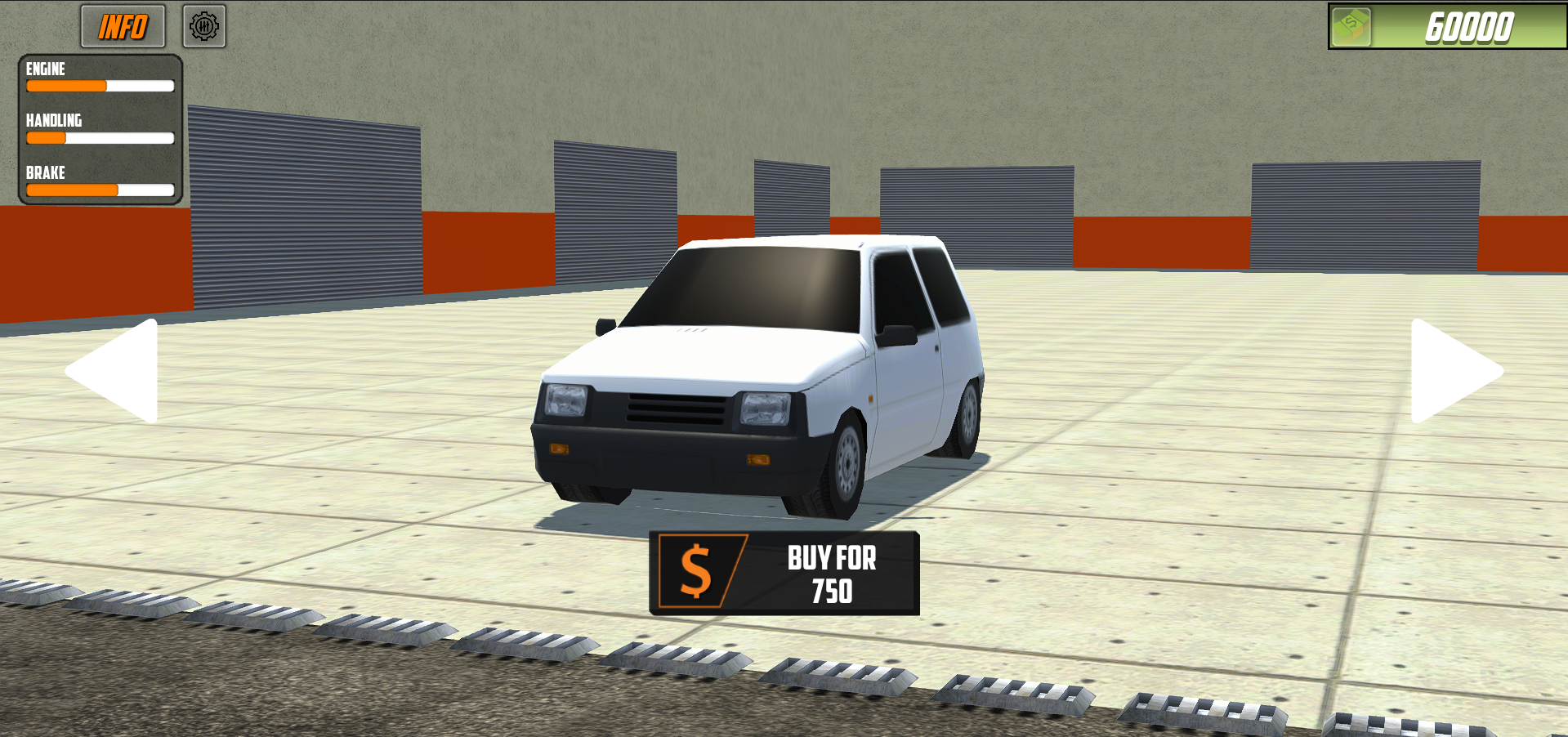Click the gear symbol inside the settings button

click(x=204, y=26)
